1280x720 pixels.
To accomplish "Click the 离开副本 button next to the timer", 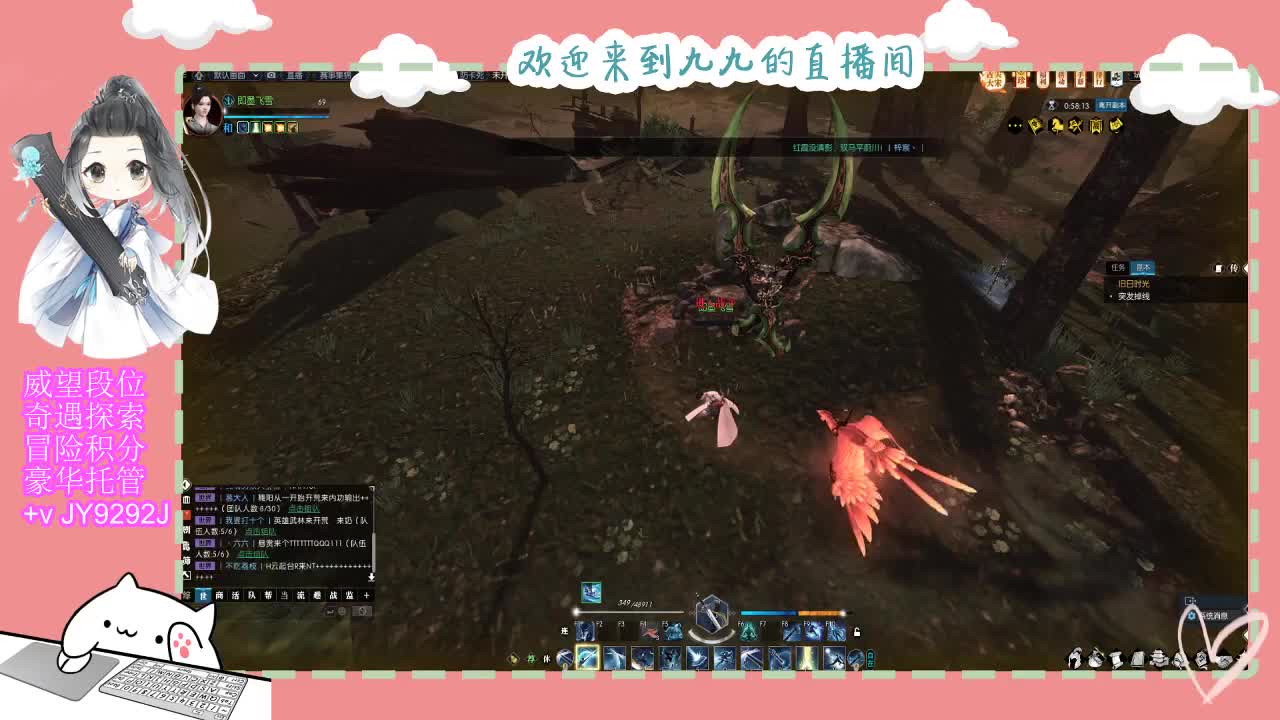I will pos(1111,105).
